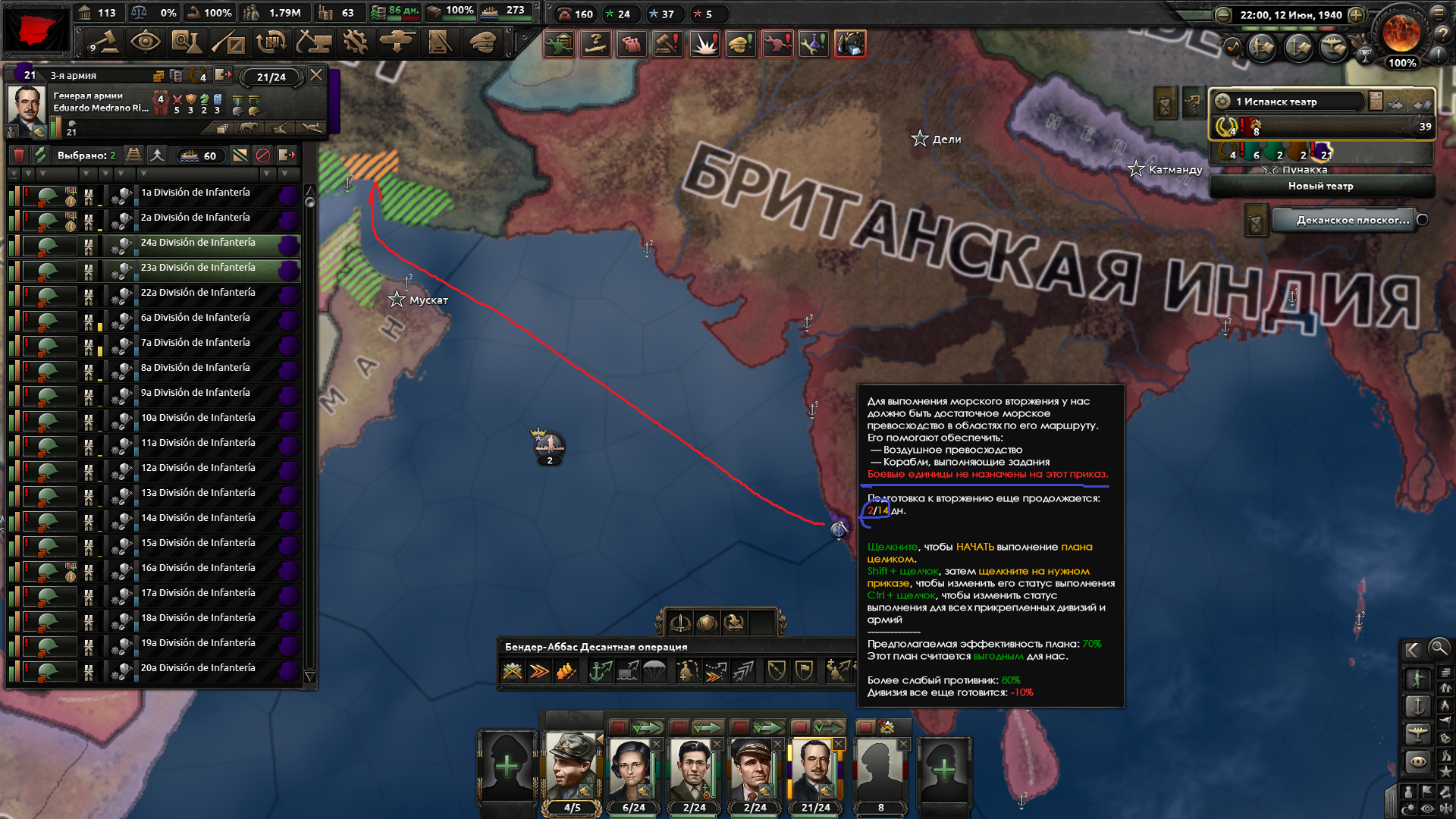Click the swap divisions green arrows icon
1456x819 pixels.
(x=42, y=155)
